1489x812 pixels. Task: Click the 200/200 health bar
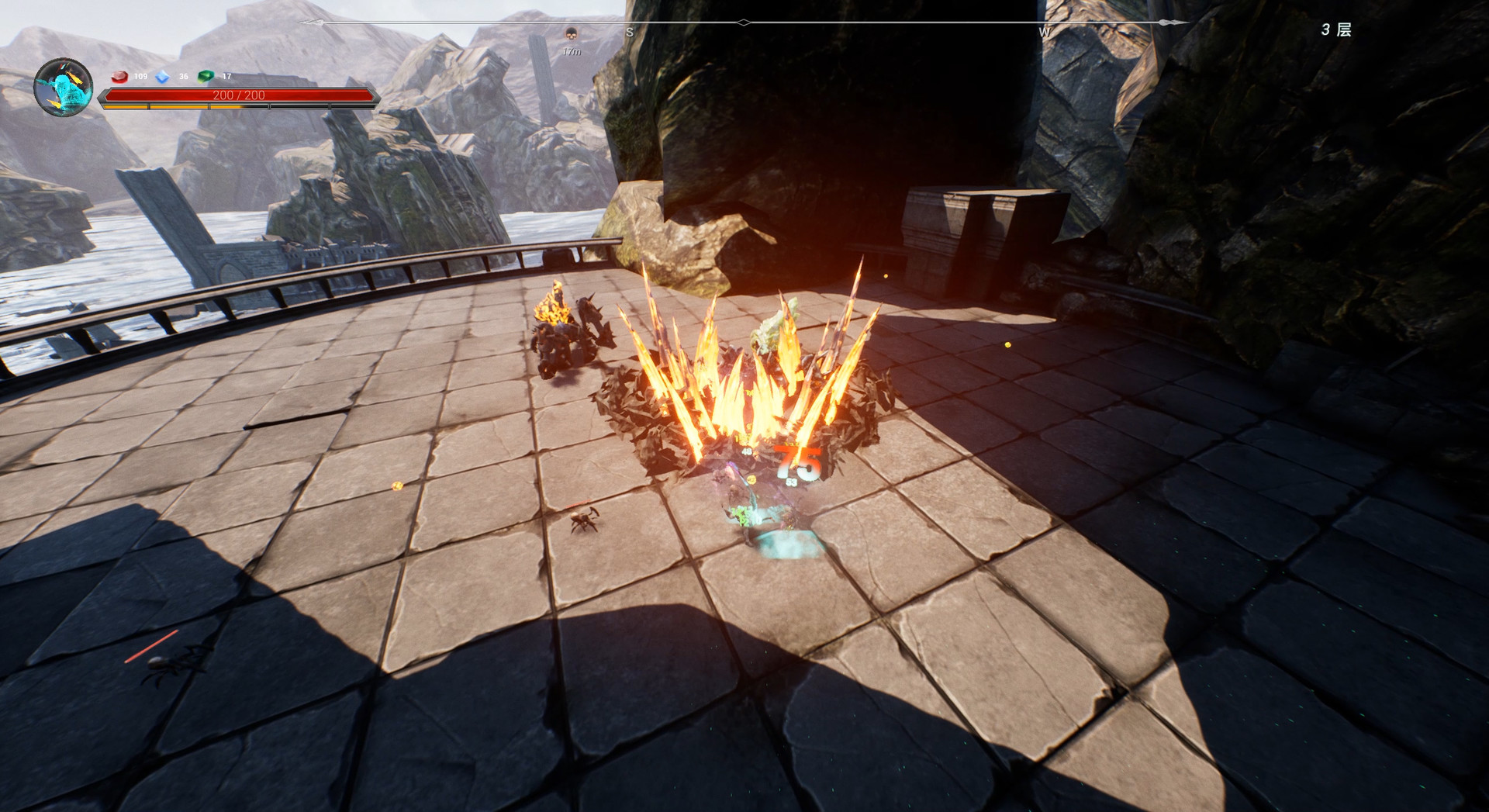click(x=238, y=94)
